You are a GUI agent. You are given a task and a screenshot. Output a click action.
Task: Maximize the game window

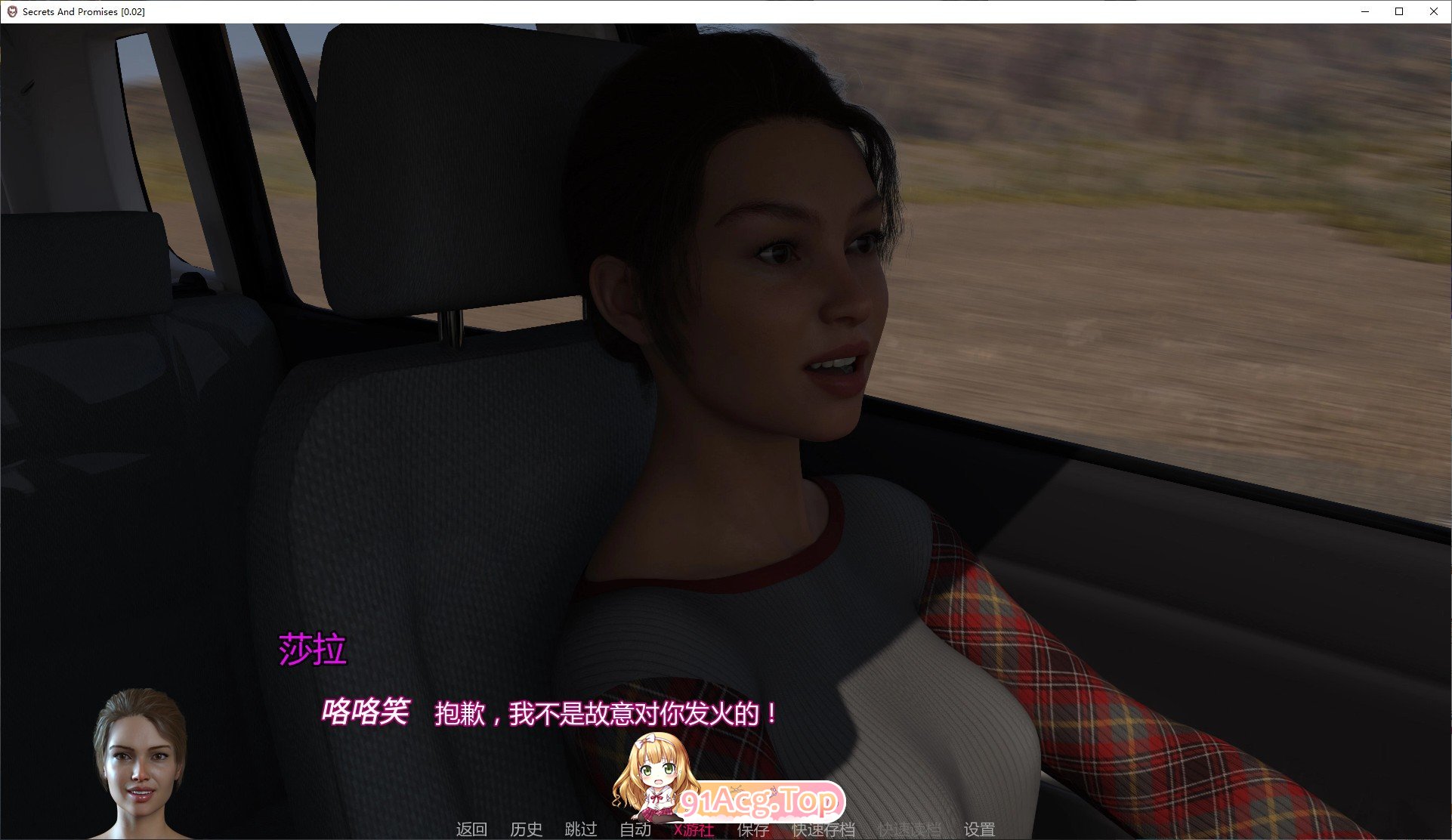click(x=1399, y=11)
